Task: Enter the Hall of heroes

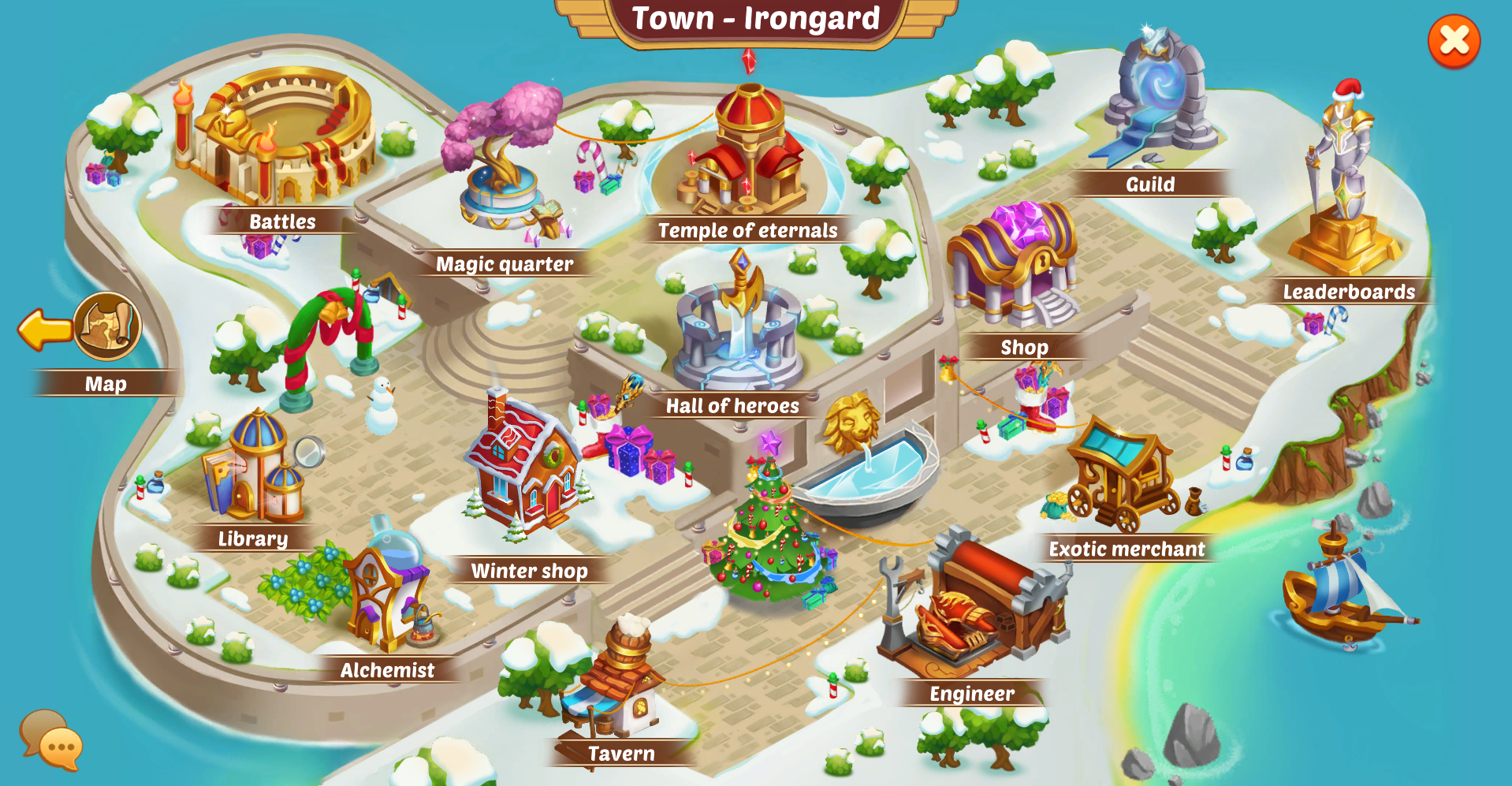Action: click(x=736, y=327)
